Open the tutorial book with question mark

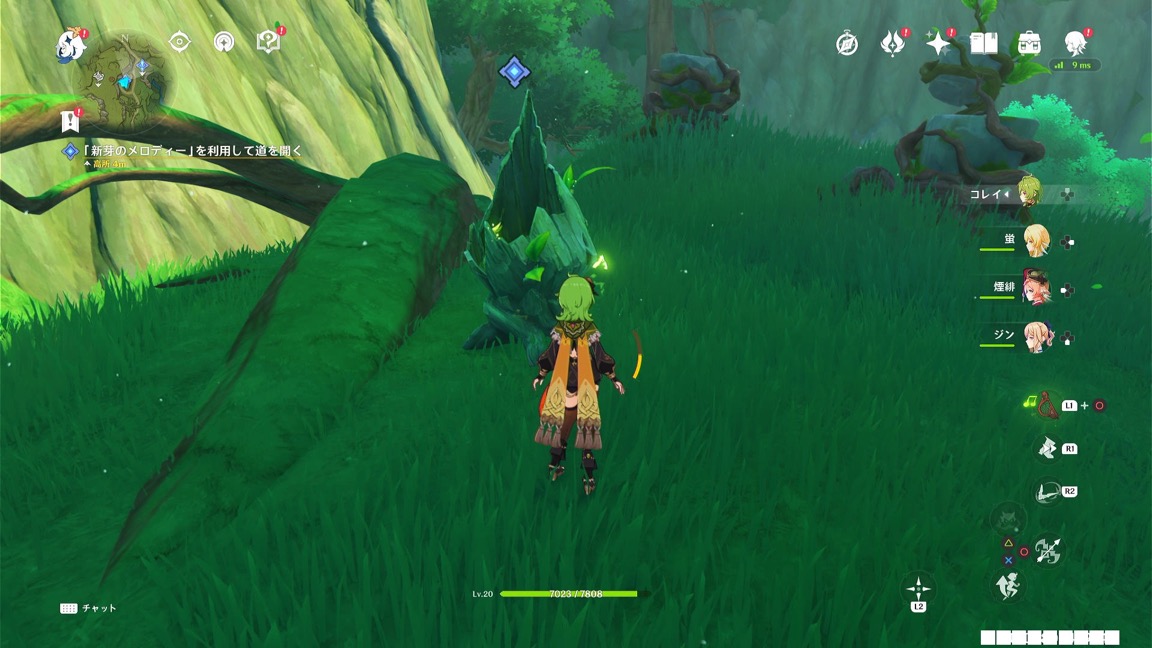(x=267, y=42)
